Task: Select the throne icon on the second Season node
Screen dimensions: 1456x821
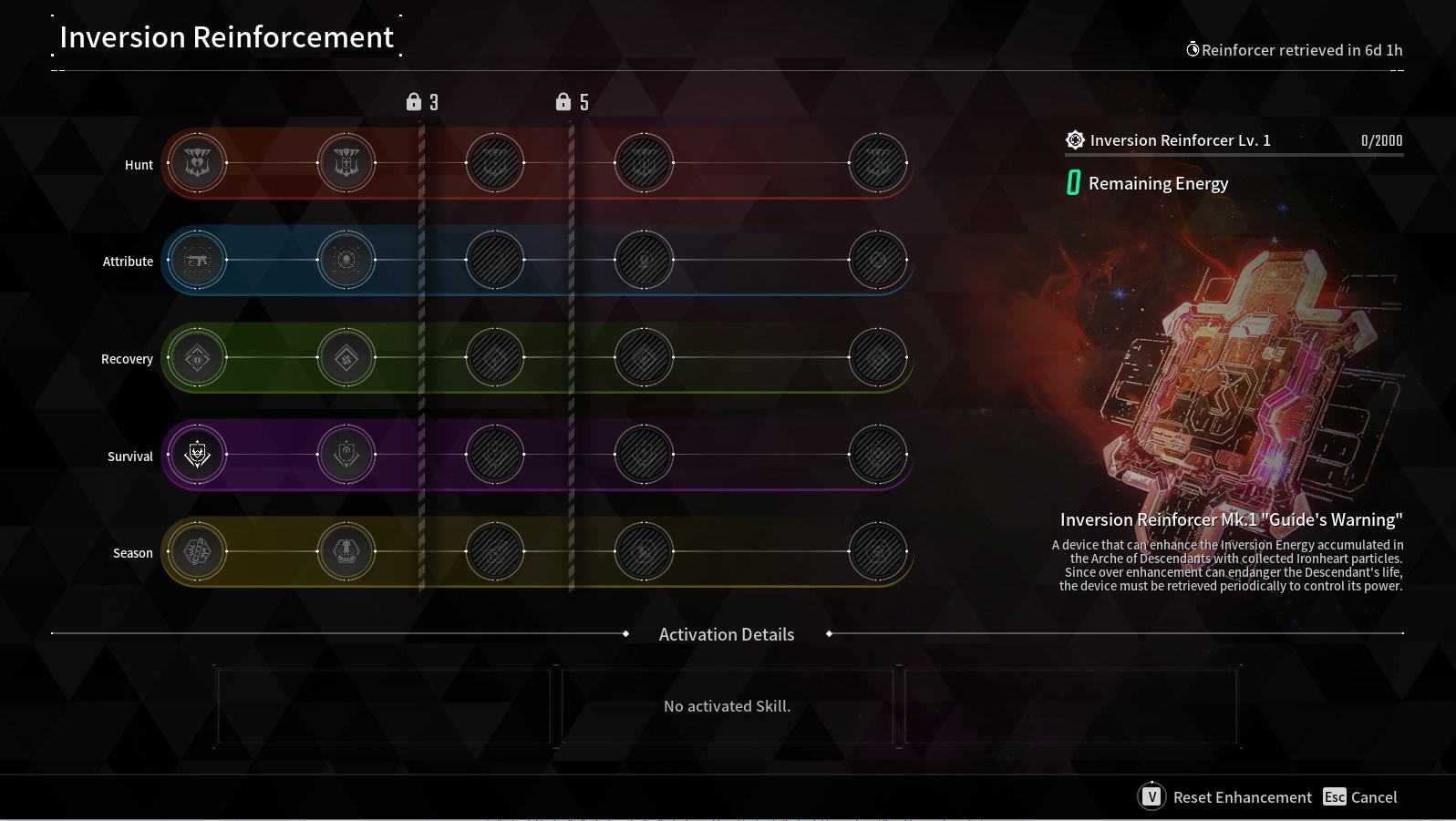Action: point(346,552)
